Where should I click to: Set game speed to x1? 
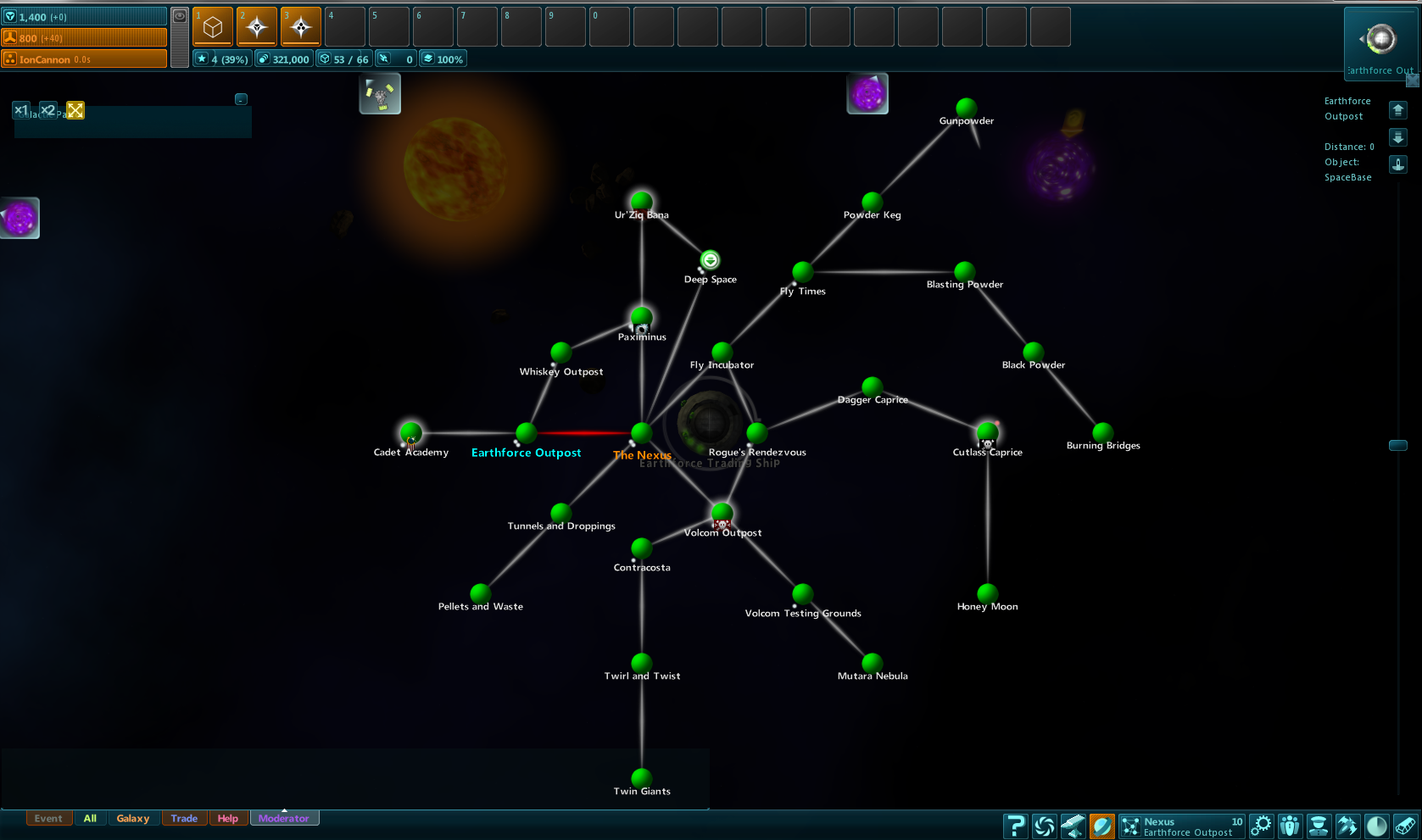[21, 110]
